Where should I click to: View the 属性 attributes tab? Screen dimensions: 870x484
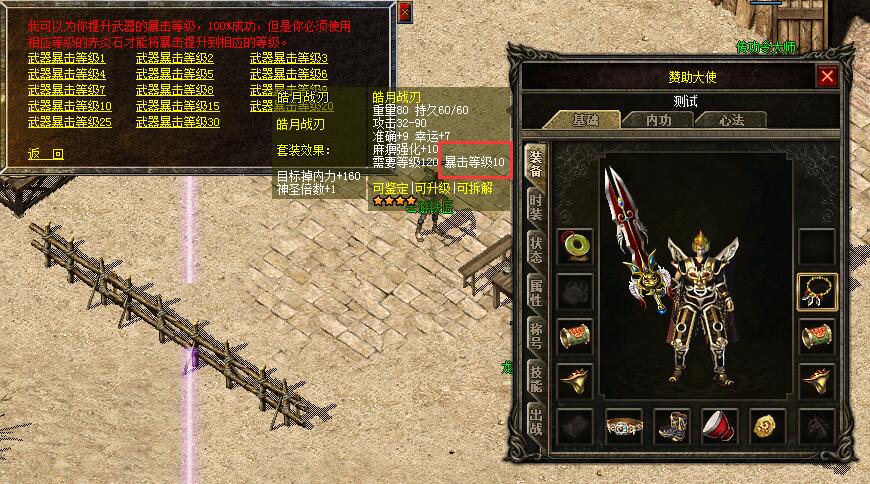(536, 293)
